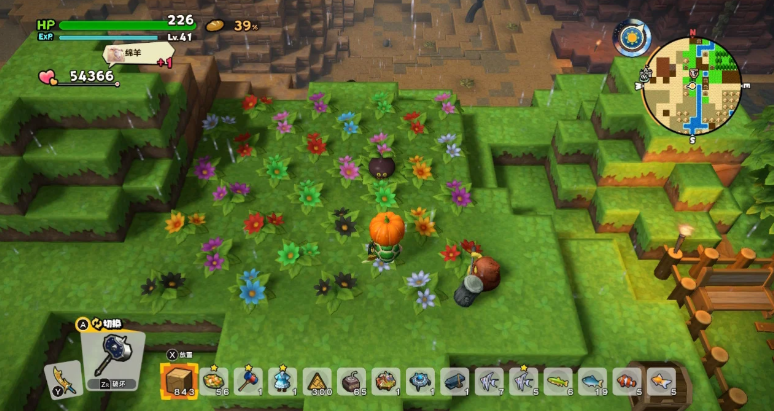774x411 pixels.
Task: Select the small red hammer hotbar slot
Action: coord(249,381)
